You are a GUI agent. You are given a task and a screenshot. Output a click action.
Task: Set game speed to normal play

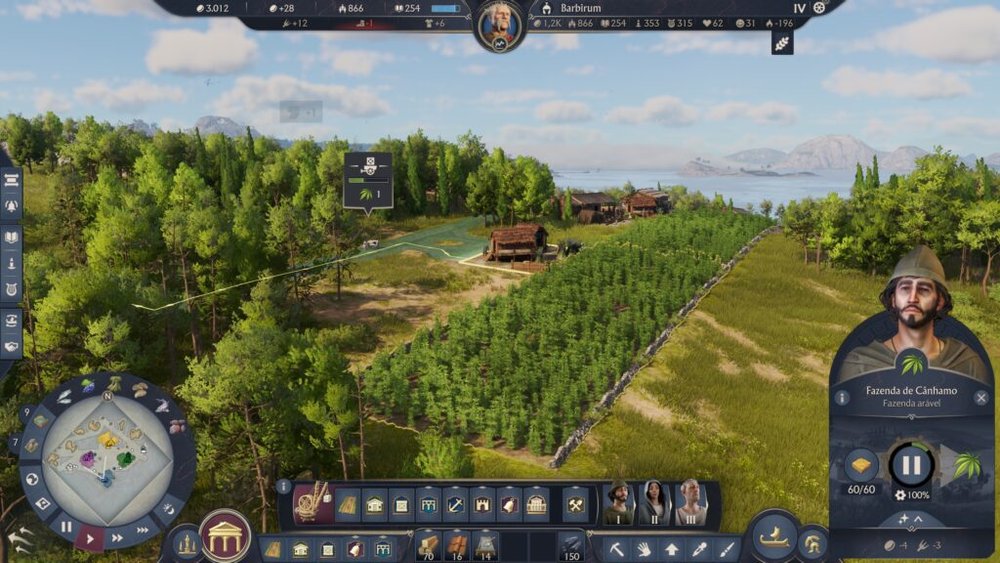coord(91,537)
